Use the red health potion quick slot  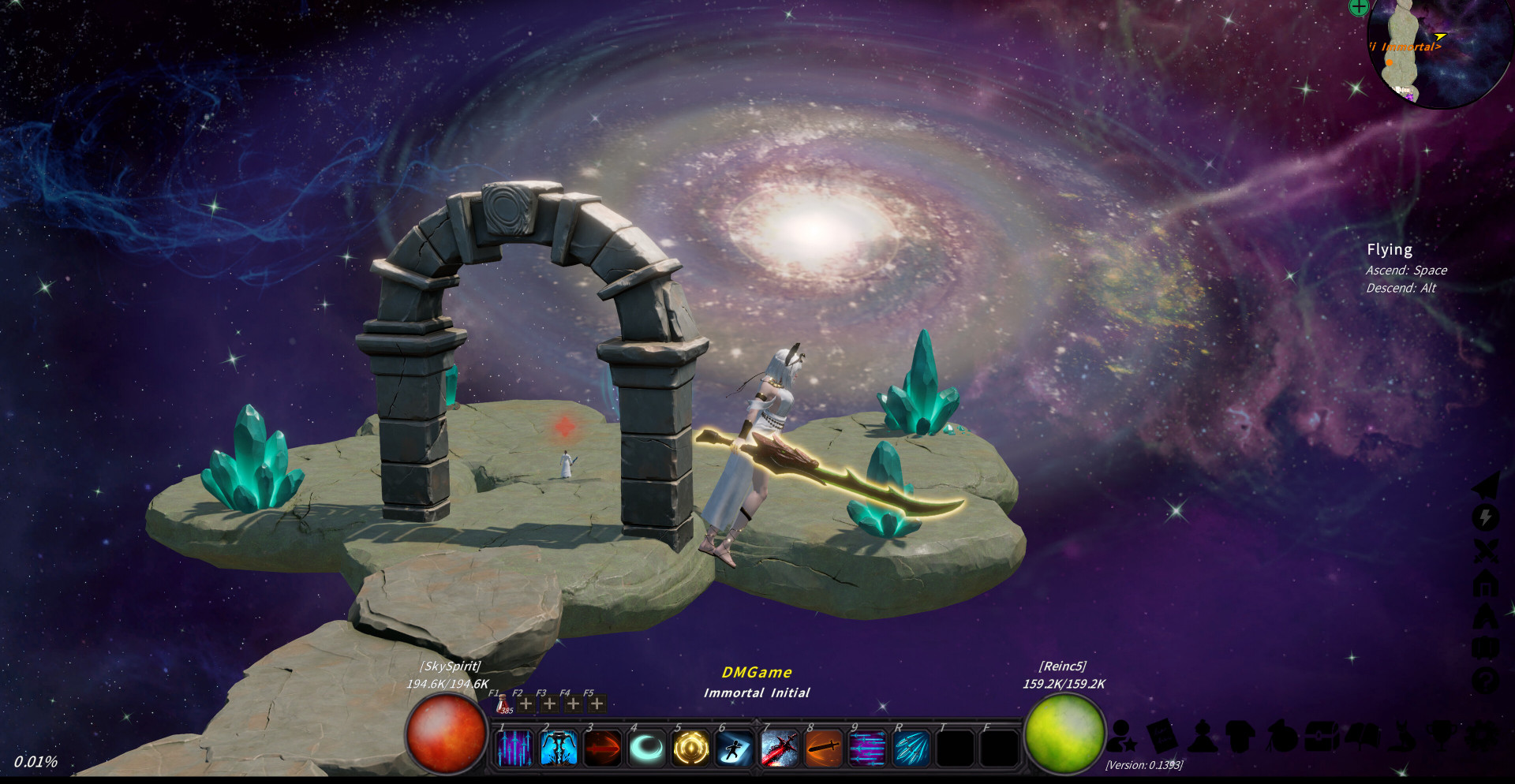point(502,704)
